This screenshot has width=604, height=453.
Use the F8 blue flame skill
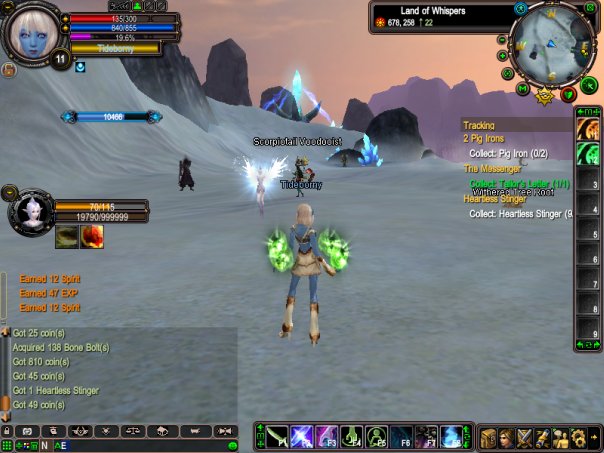(x=450, y=436)
